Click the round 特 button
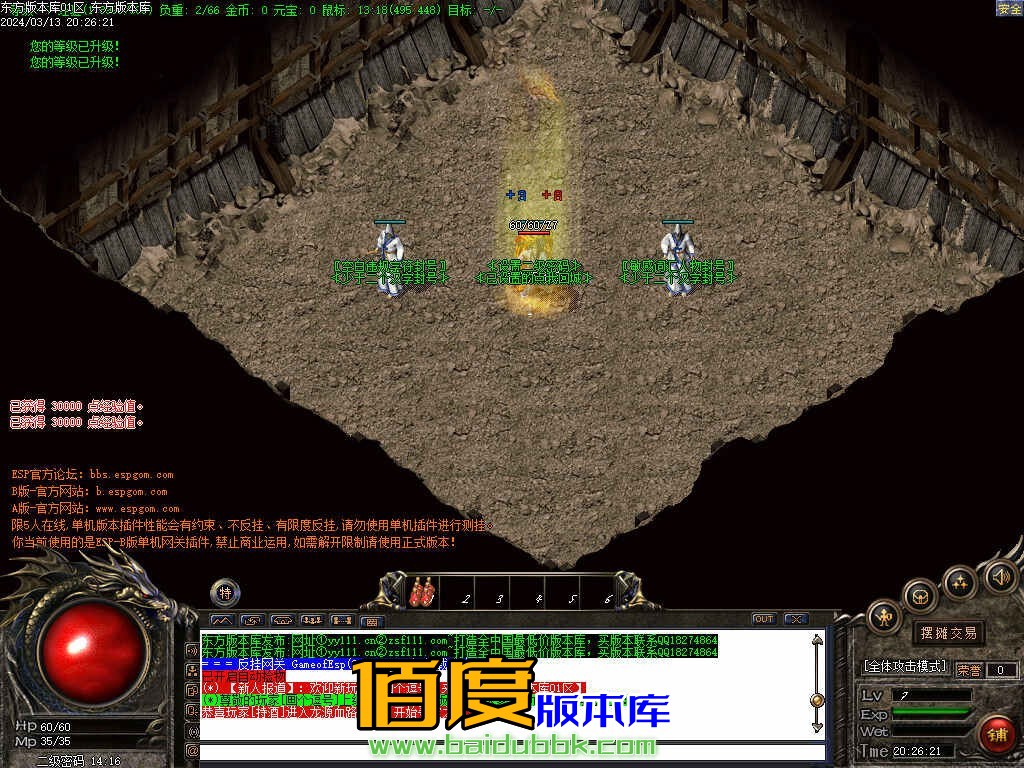 225,592
